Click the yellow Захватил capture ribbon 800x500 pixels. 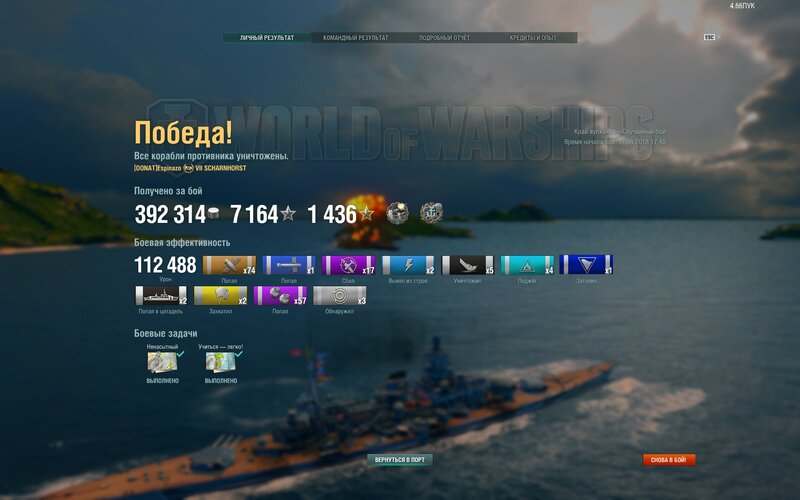pos(220,296)
